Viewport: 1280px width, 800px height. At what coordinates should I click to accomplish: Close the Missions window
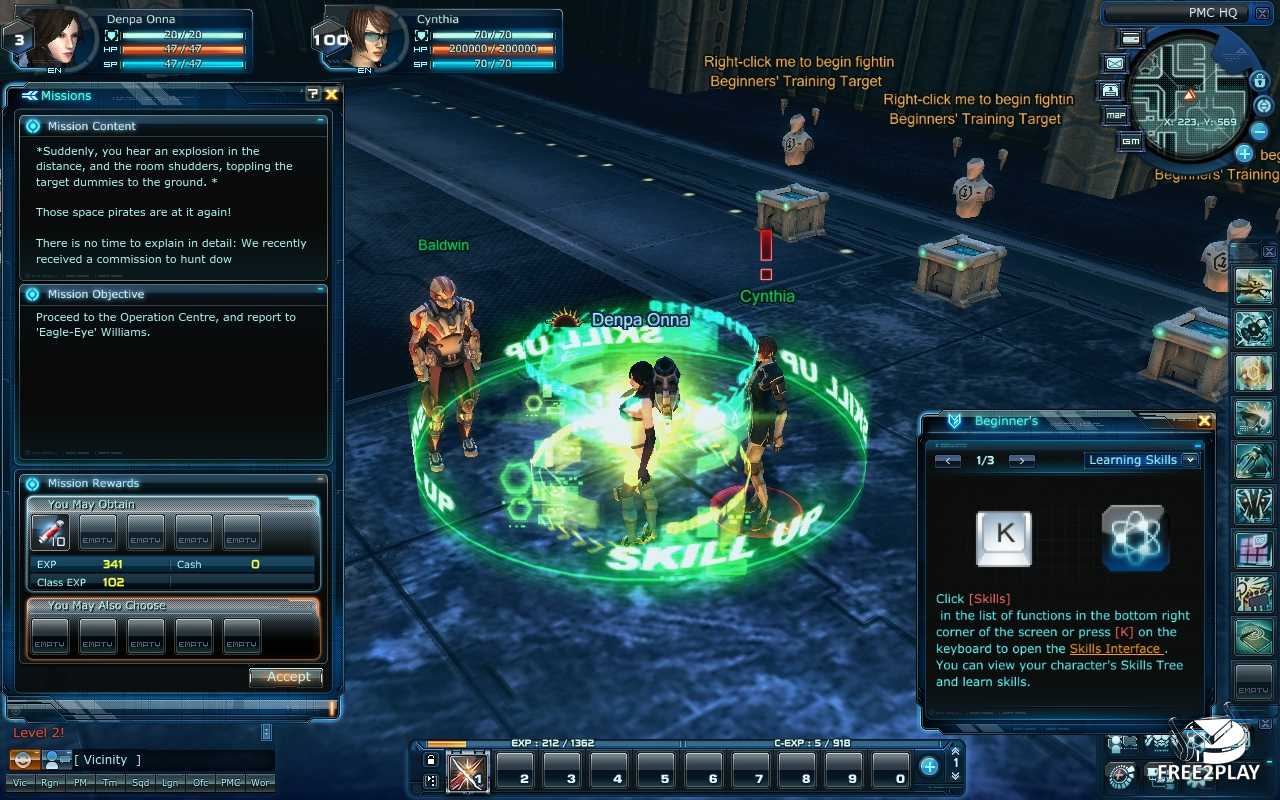(331, 94)
